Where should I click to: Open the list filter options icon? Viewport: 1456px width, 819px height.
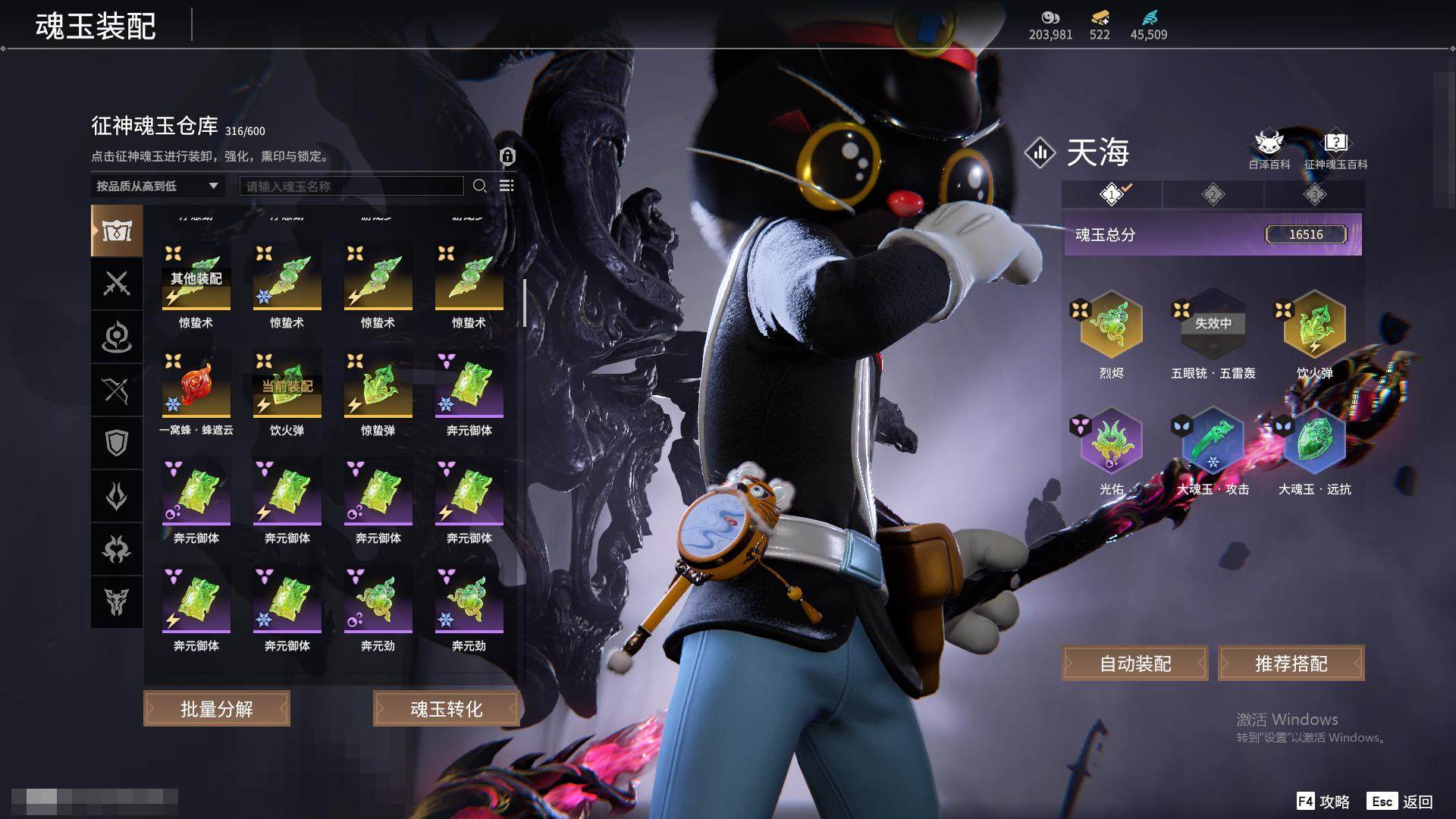point(507,186)
